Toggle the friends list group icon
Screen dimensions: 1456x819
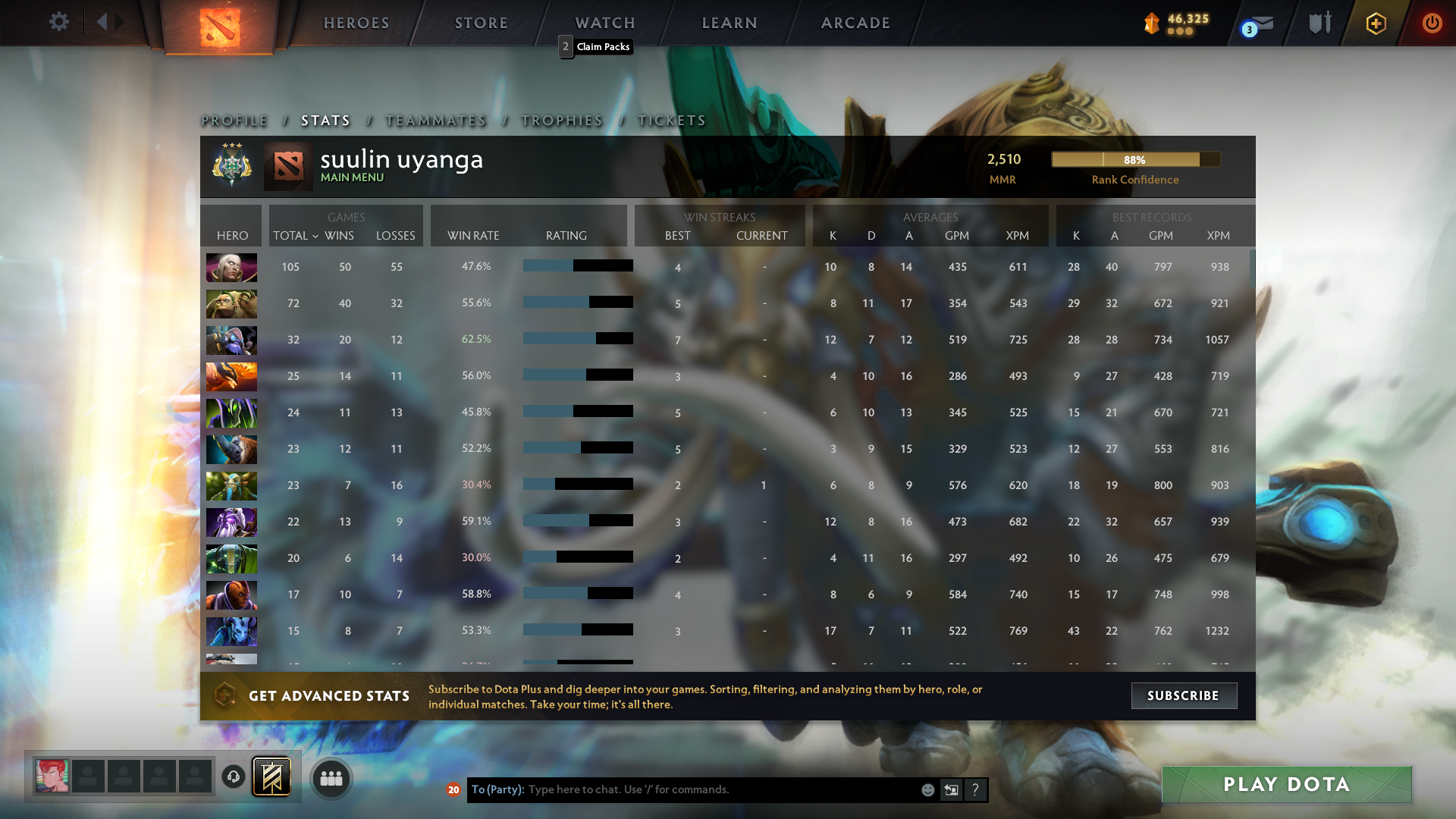click(x=330, y=777)
